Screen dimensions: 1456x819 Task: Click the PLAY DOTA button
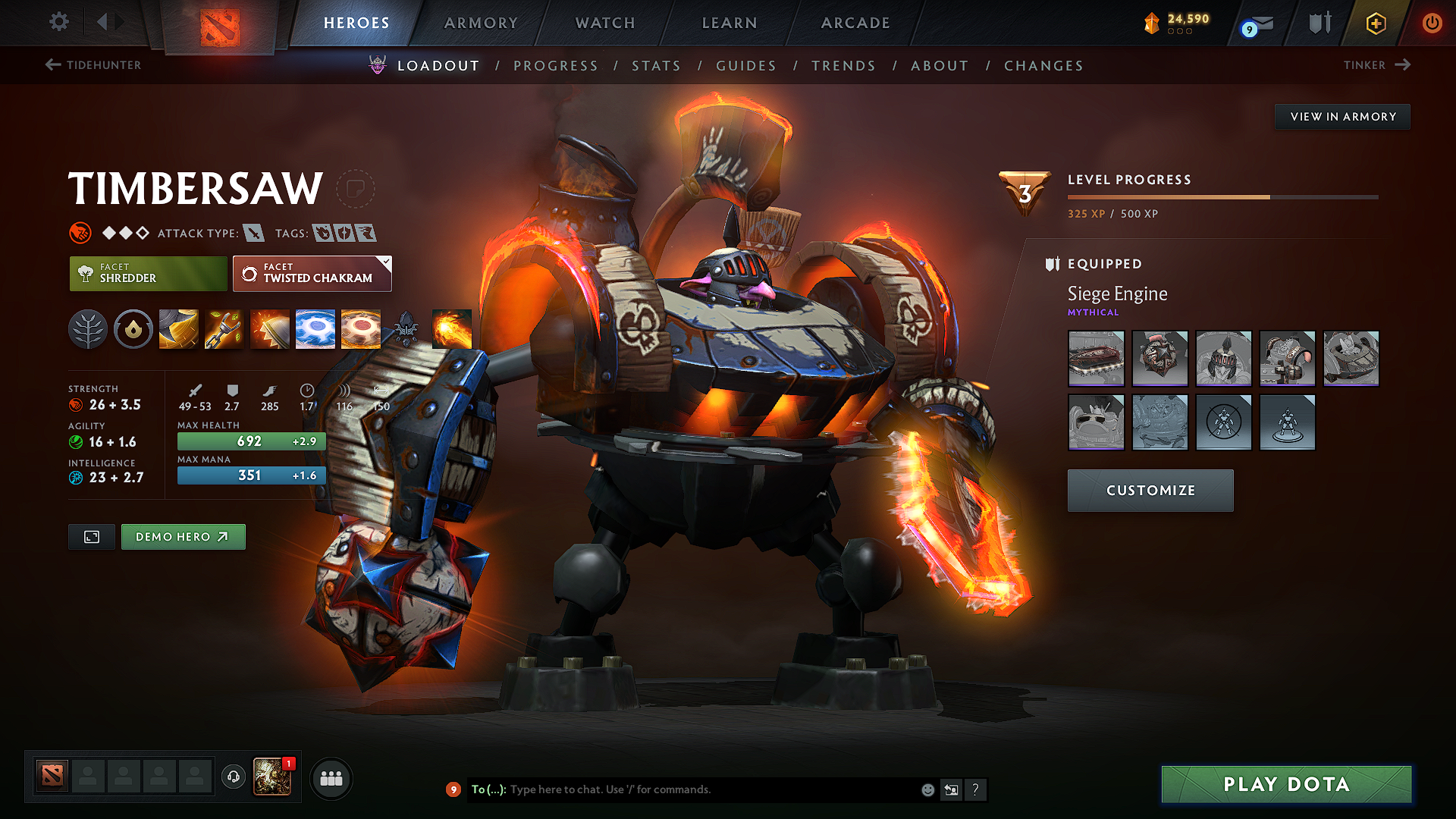[x=1286, y=784]
